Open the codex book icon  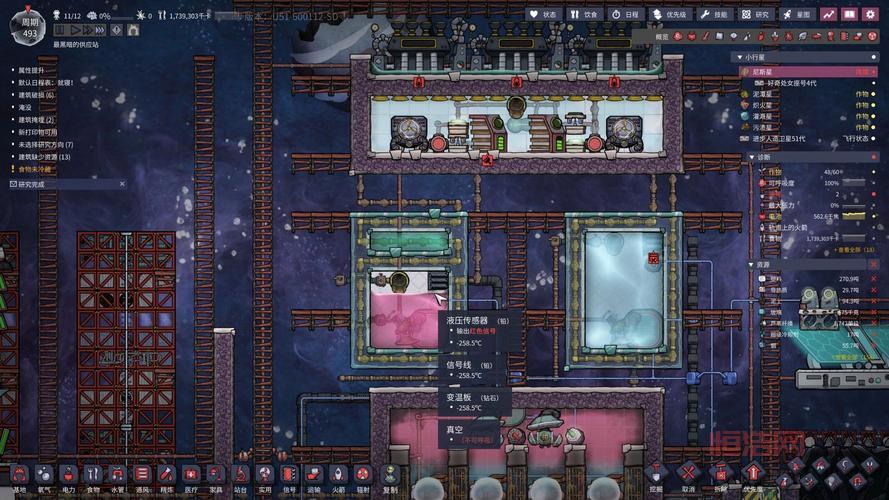click(x=849, y=14)
